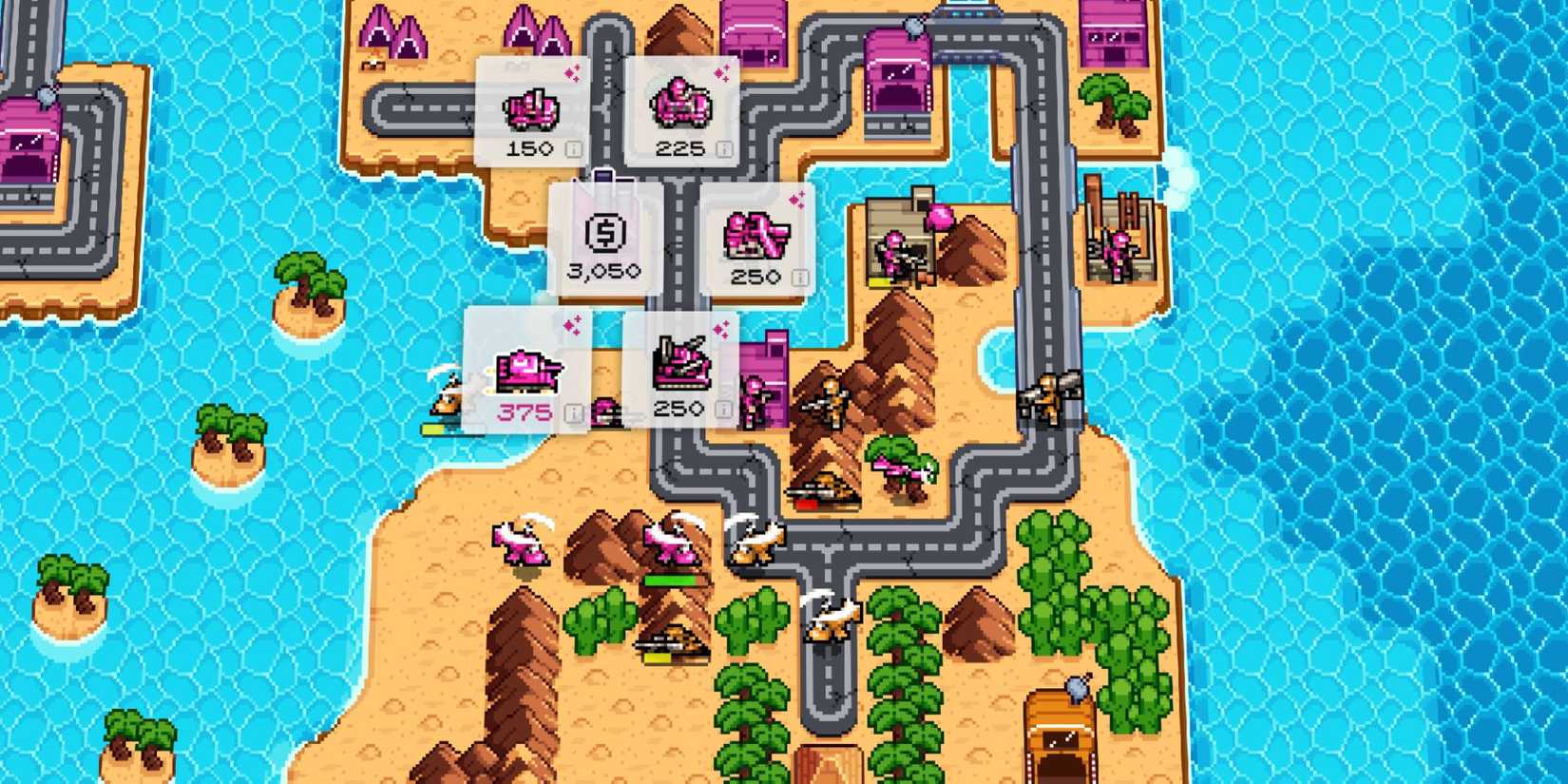Open info for the 225 light tank

click(724, 149)
